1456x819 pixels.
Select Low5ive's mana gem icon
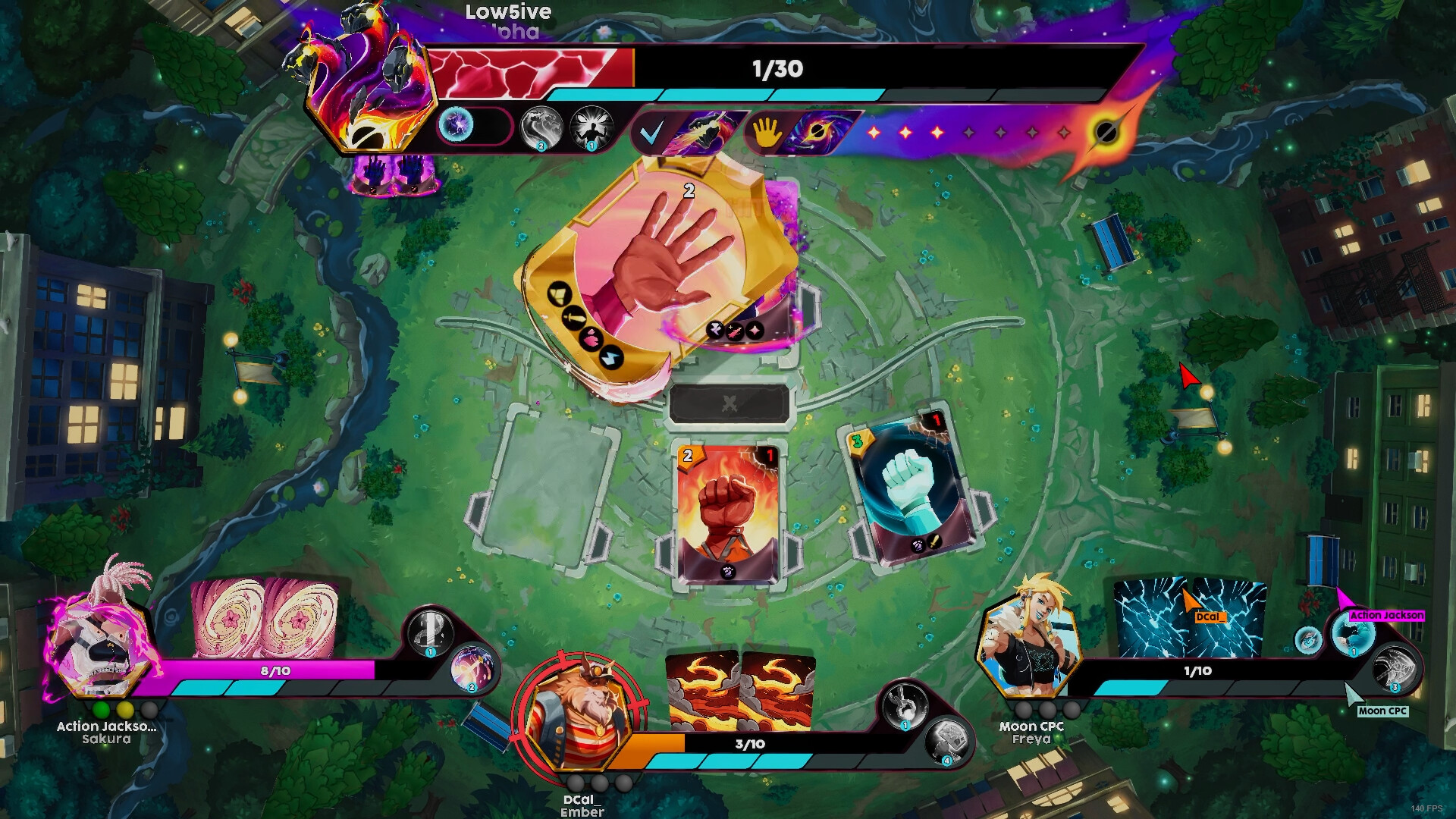coord(455,126)
